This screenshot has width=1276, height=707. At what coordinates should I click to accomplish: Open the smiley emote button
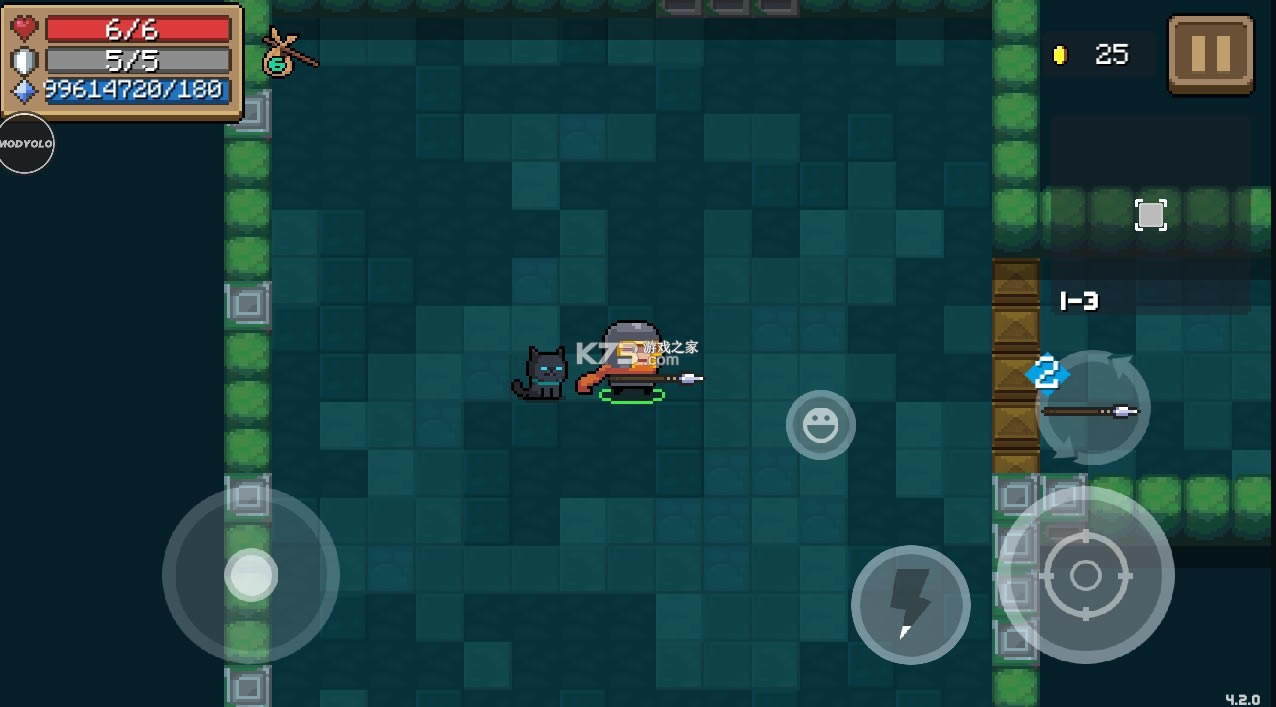(x=820, y=425)
